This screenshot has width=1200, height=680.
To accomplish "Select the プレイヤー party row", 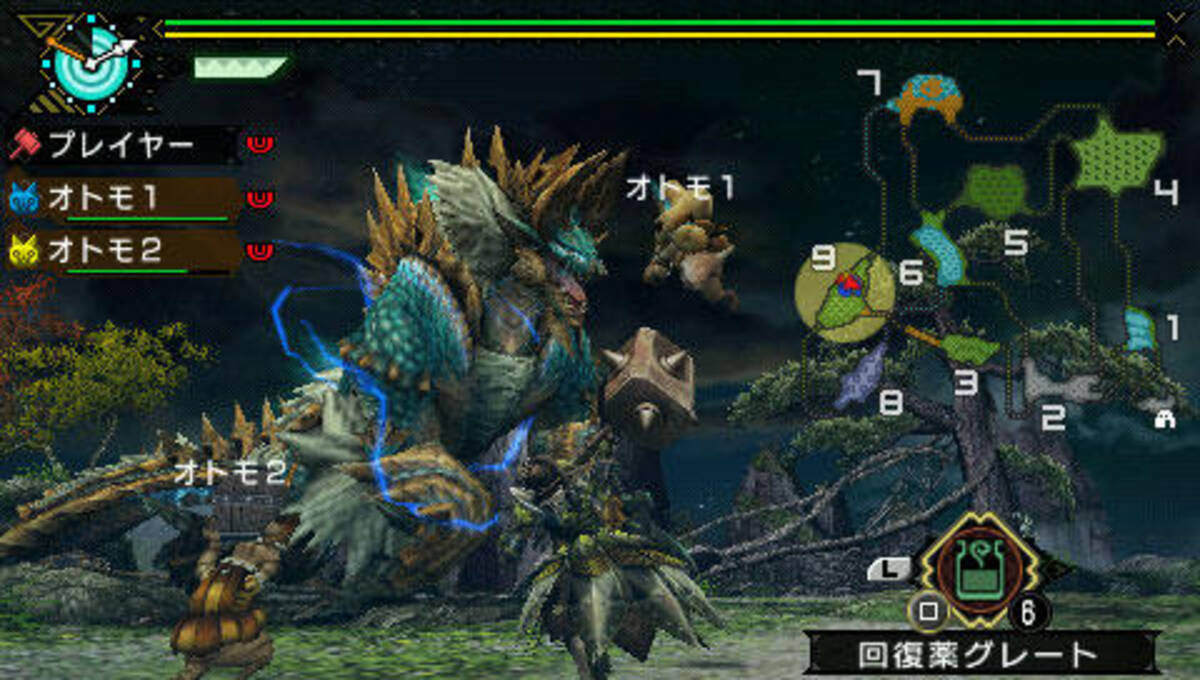I will (120, 146).
